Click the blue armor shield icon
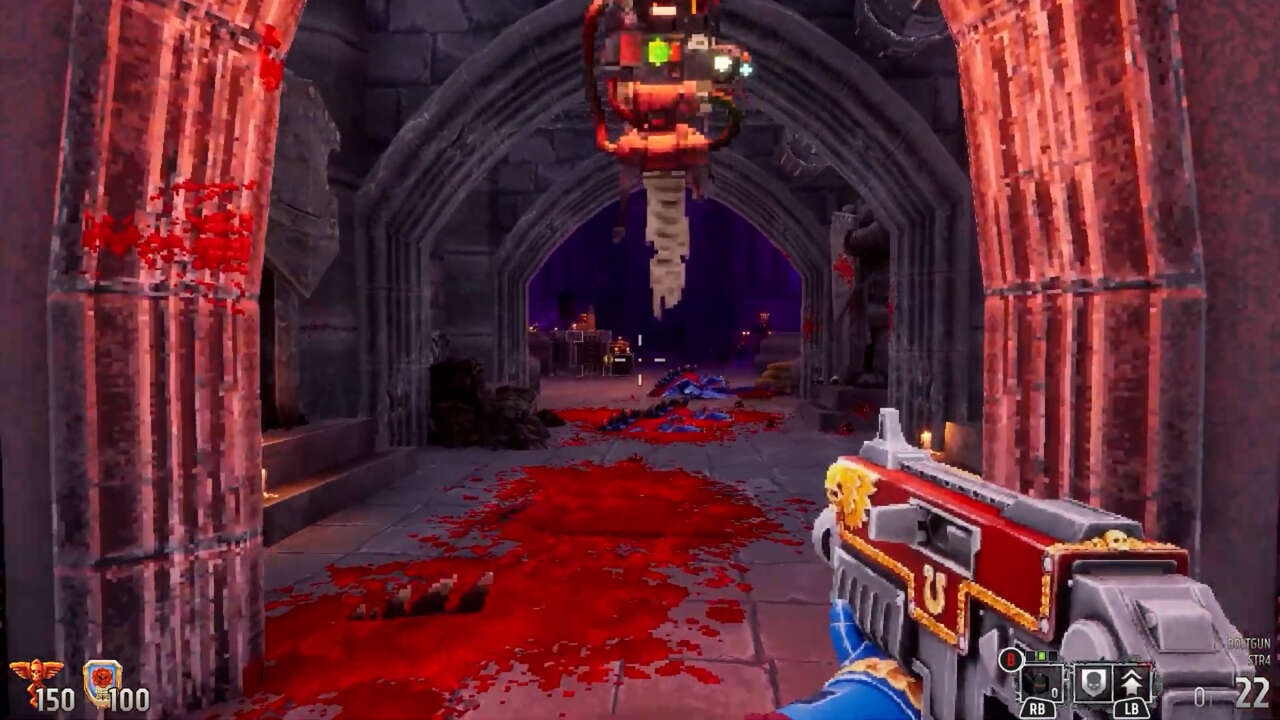 pyautogui.click(x=102, y=682)
